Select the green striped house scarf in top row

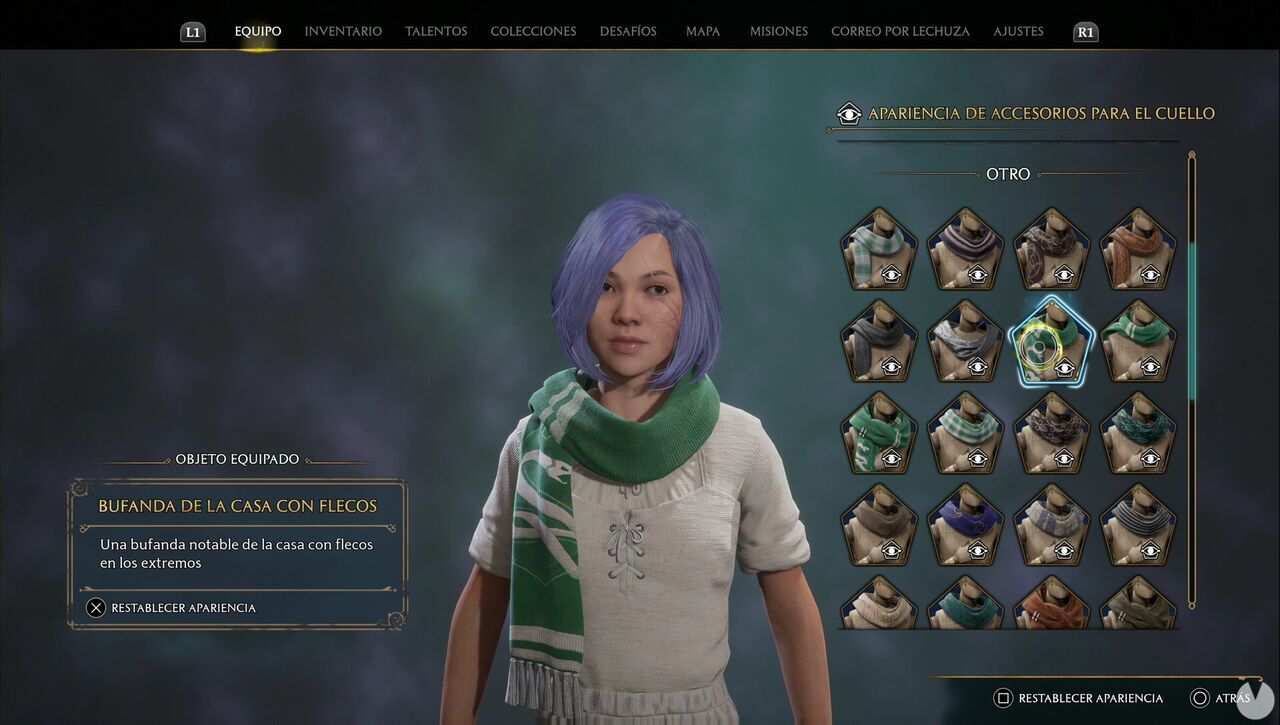pos(879,248)
